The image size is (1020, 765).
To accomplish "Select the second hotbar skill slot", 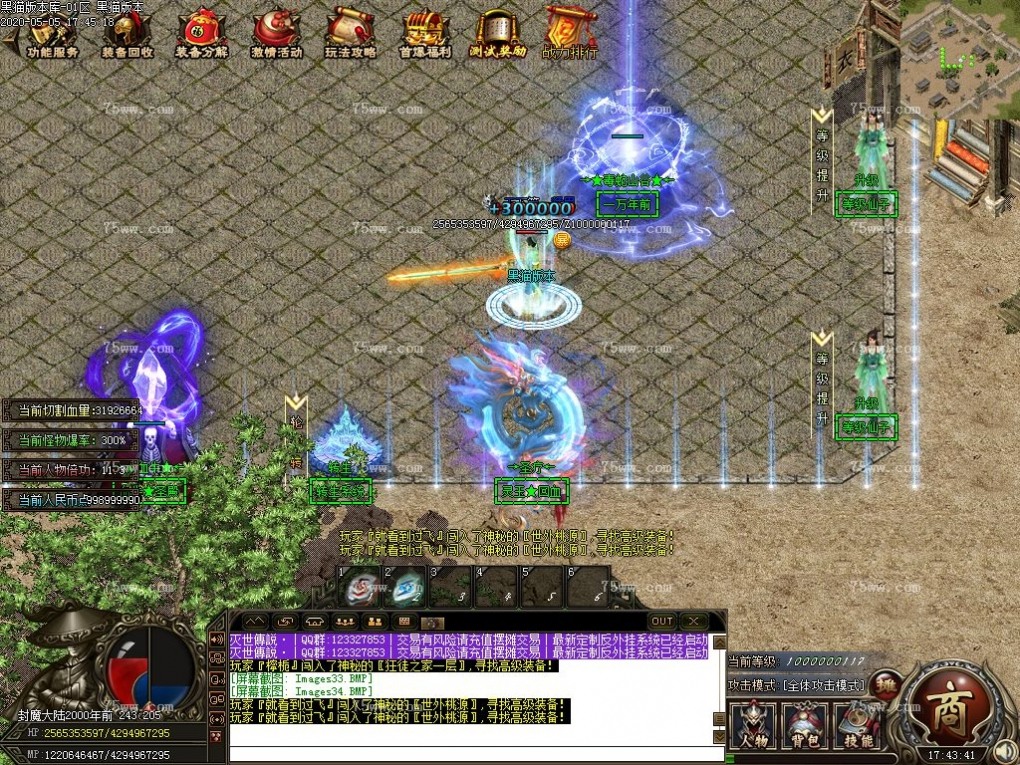I will 406,587.
